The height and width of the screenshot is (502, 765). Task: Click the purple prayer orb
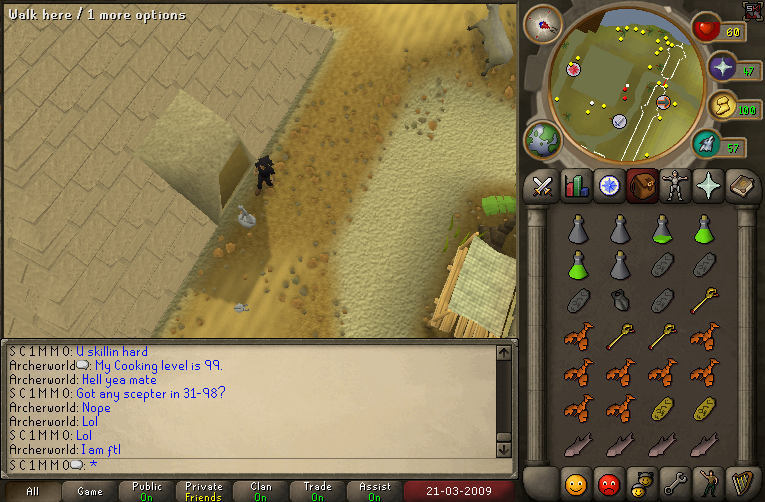[723, 68]
